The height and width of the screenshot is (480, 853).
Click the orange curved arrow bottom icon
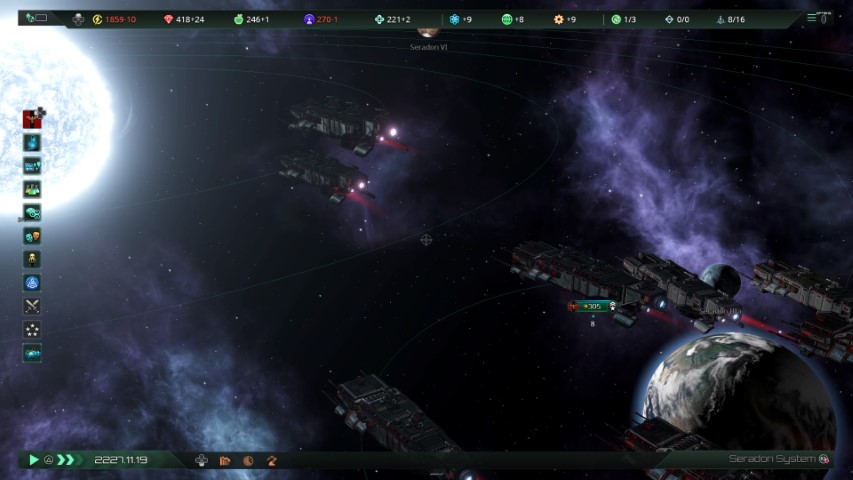pyautogui.click(x=271, y=460)
